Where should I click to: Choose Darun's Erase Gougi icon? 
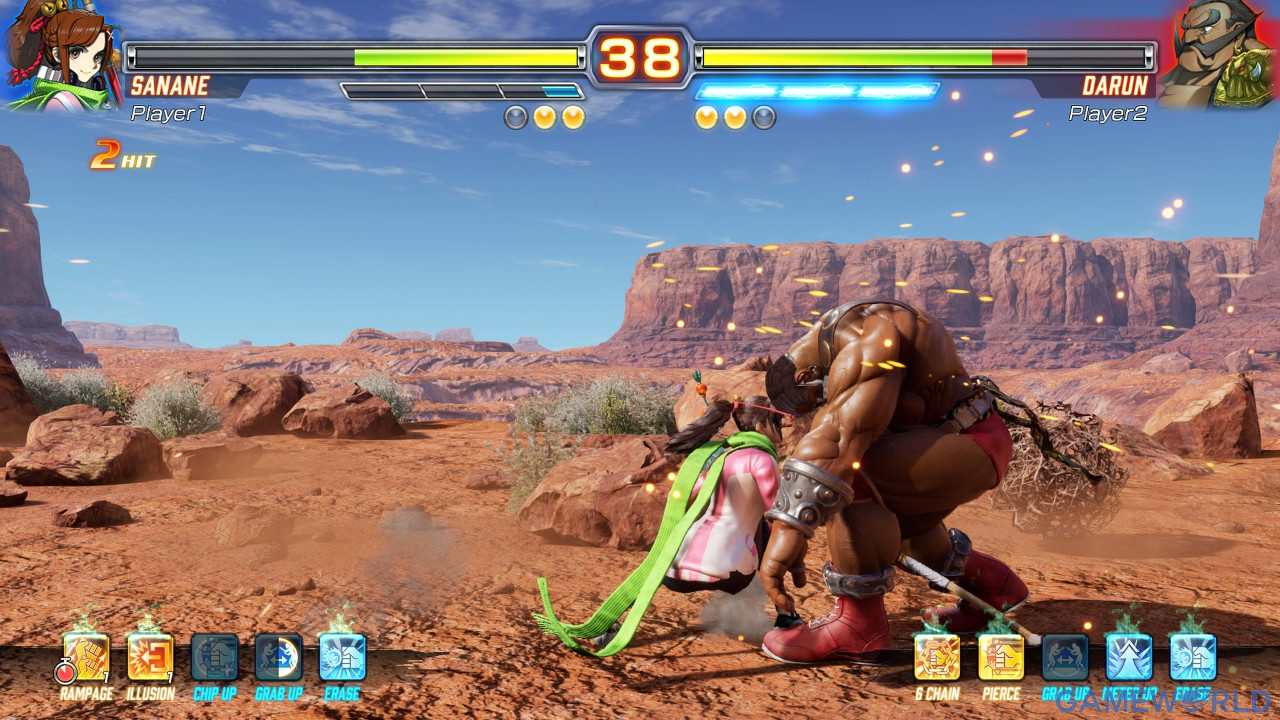[x=1193, y=658]
